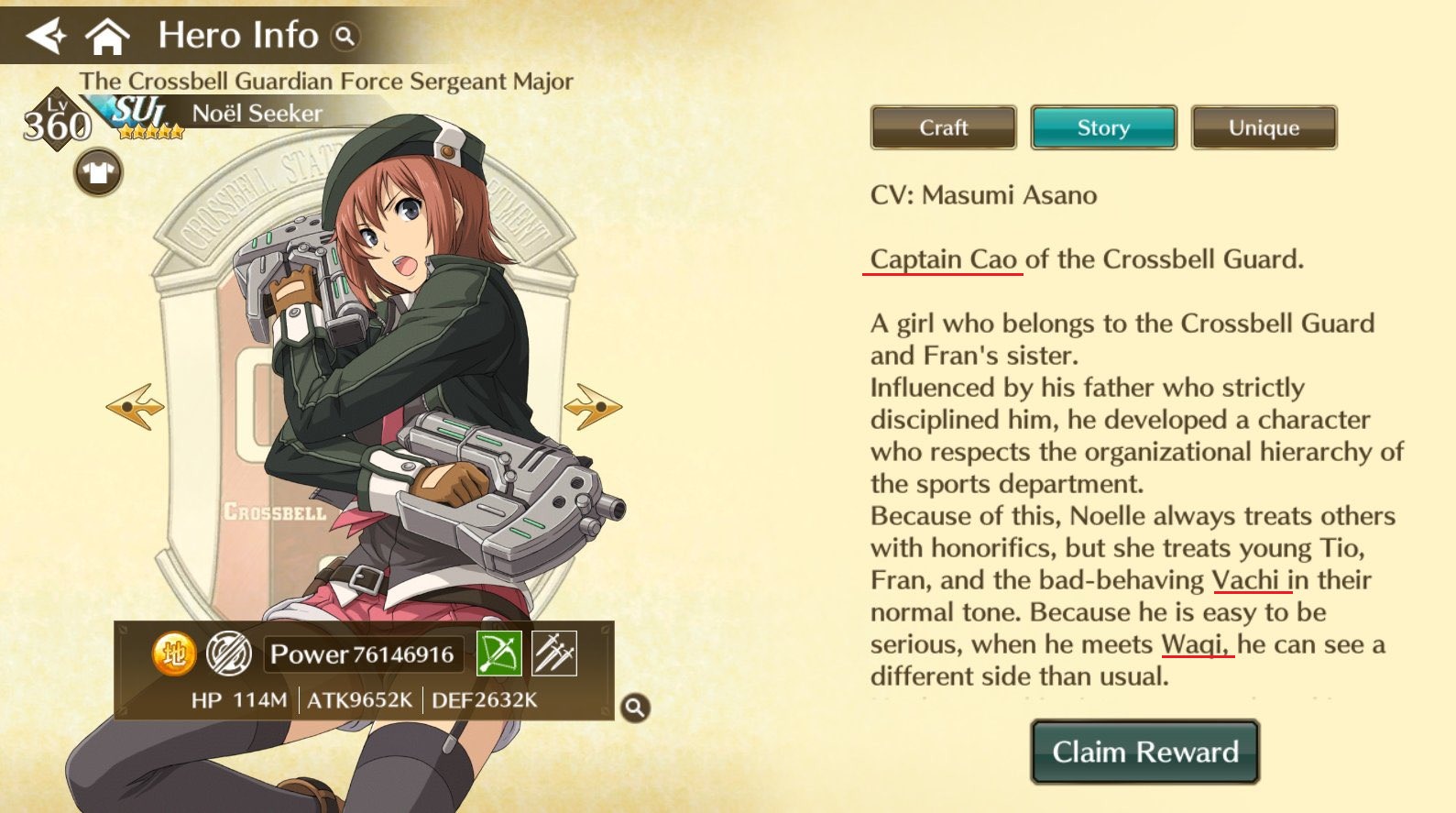Show the previous hero with left arrow
The height and width of the screenshot is (813, 1456).
136,406
